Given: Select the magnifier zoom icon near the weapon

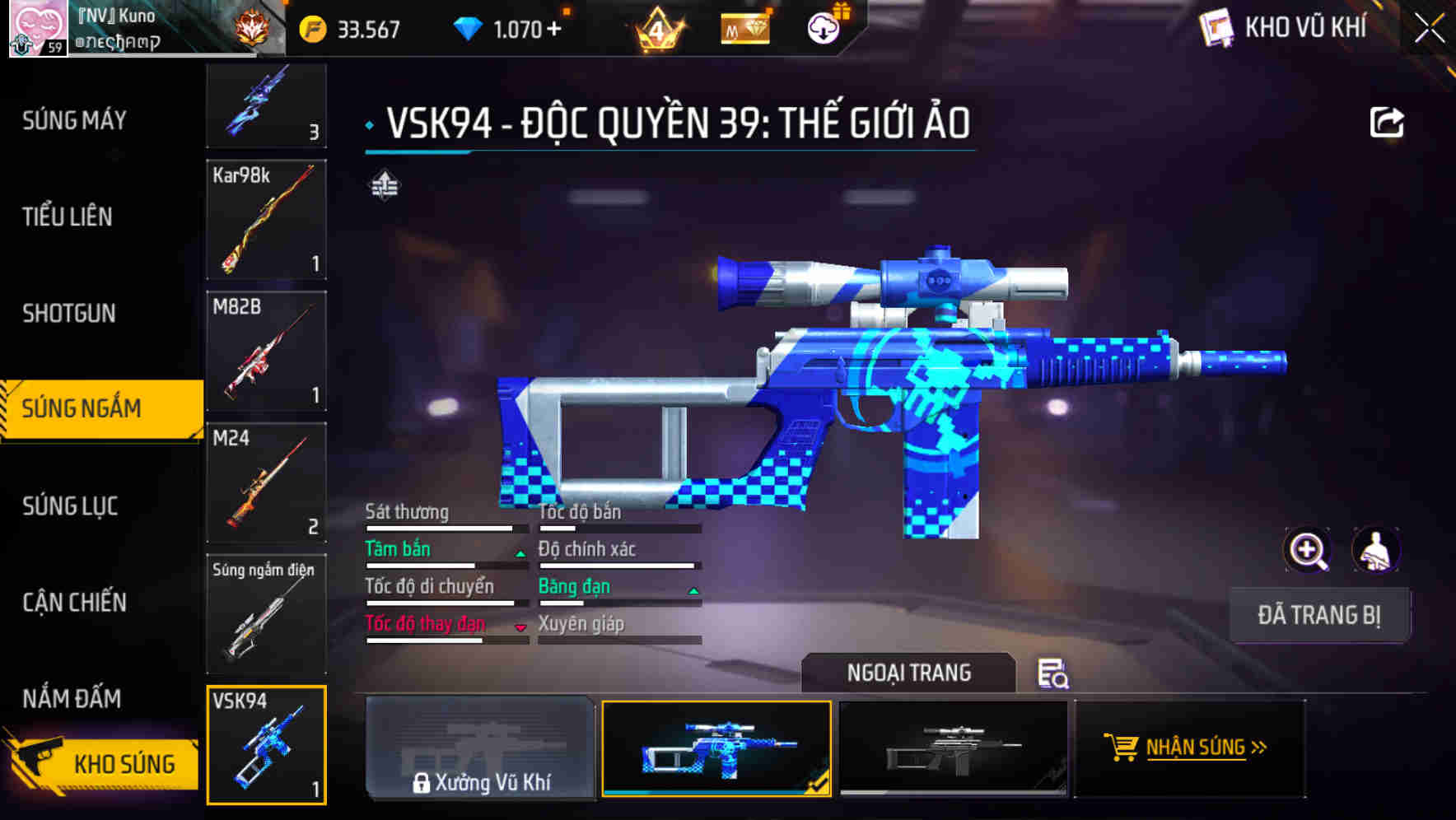Looking at the screenshot, I should [x=1305, y=550].
